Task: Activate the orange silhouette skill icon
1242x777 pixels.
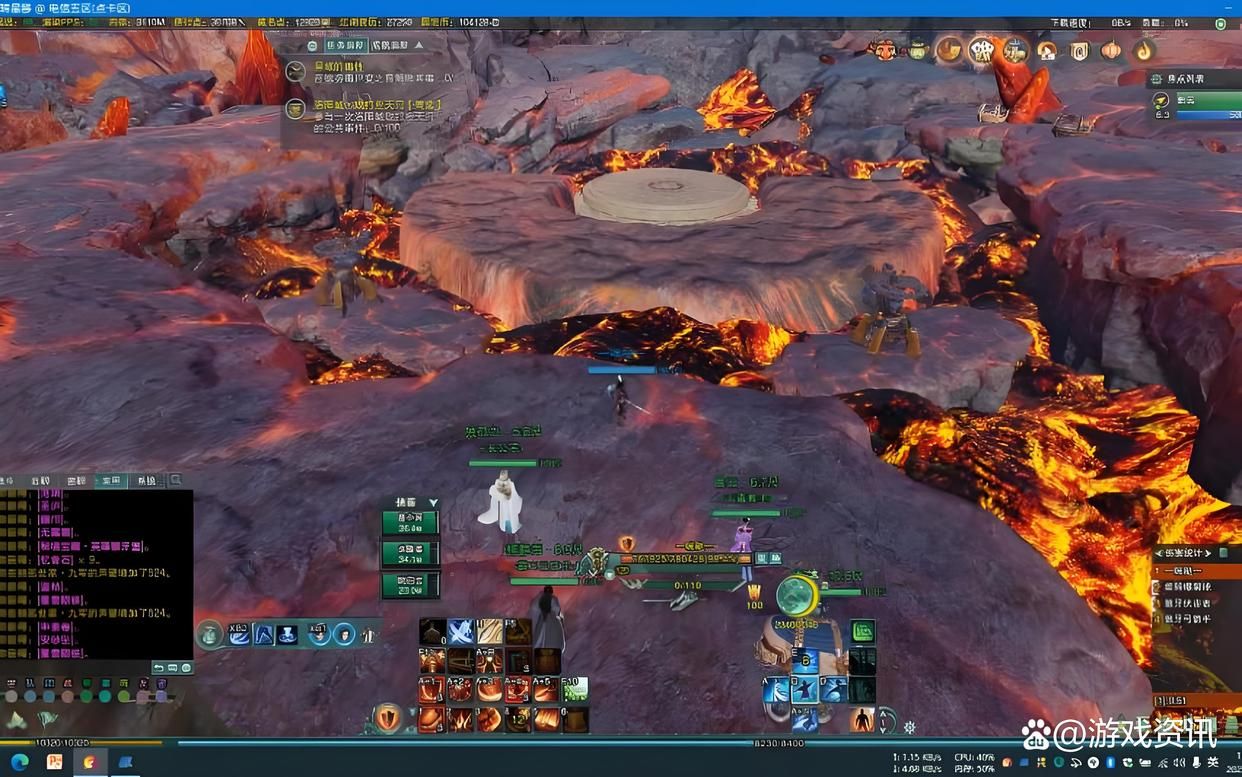Action: coord(862,719)
